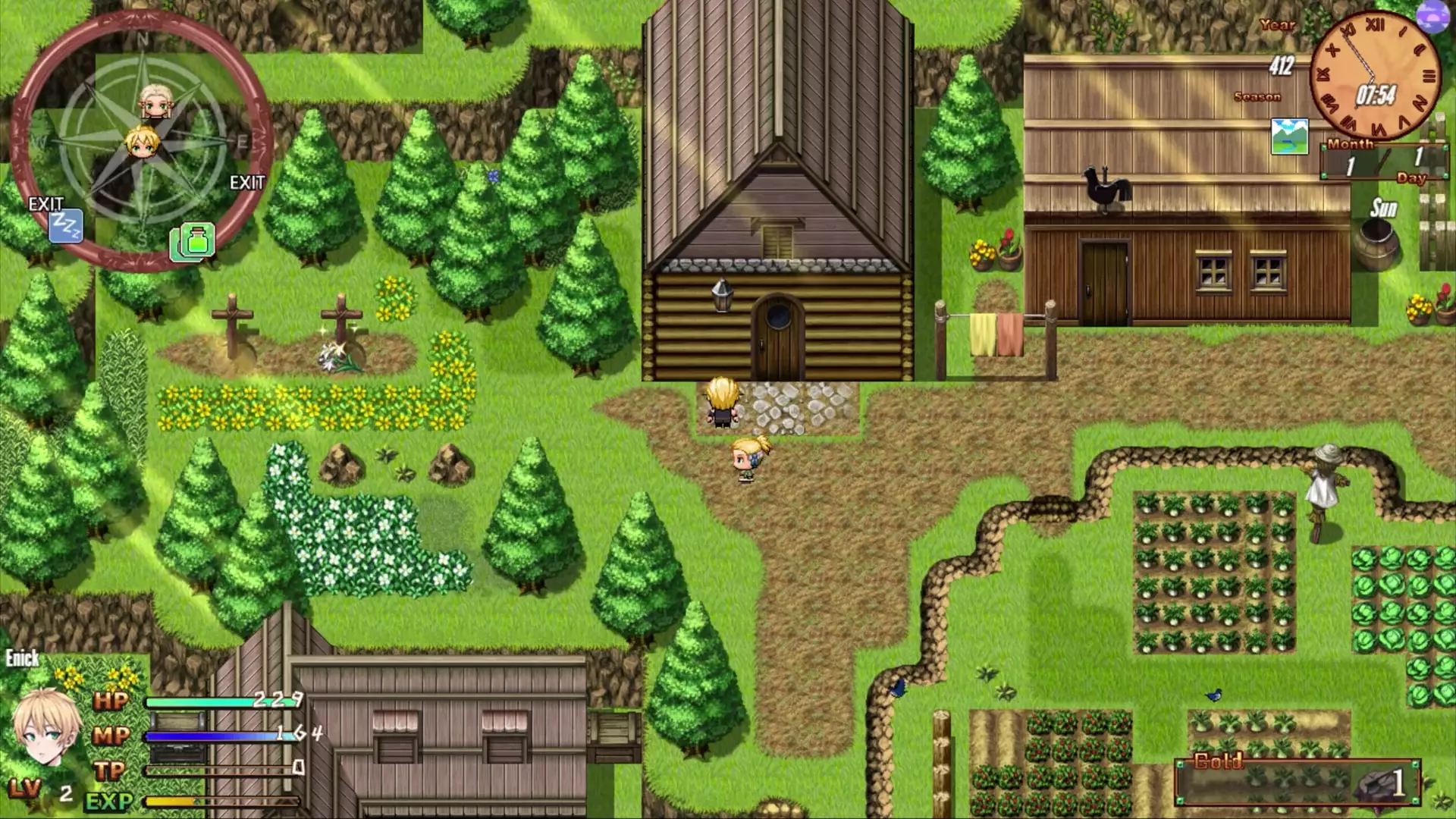Click the compass minimap
1456x819 pixels.
coord(142,144)
